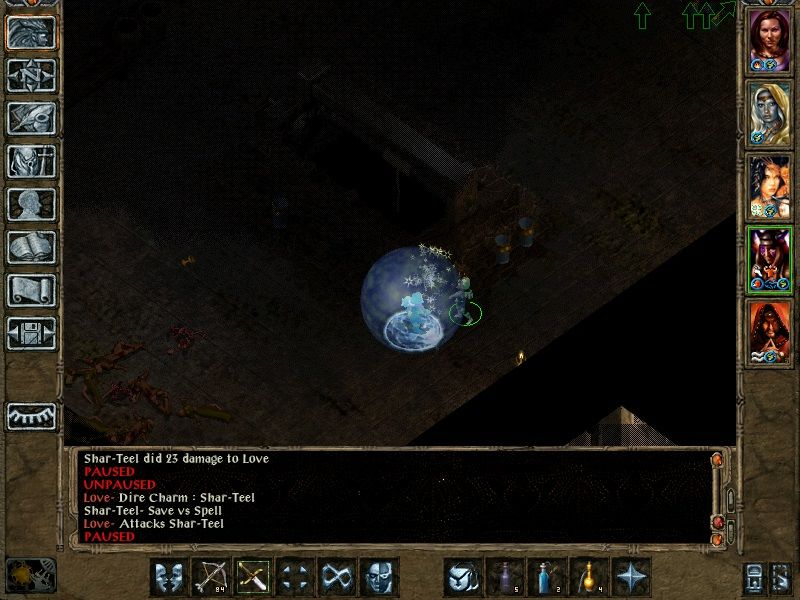Click the Return to Game button
The width and height of the screenshot is (800, 600).
tap(31, 34)
